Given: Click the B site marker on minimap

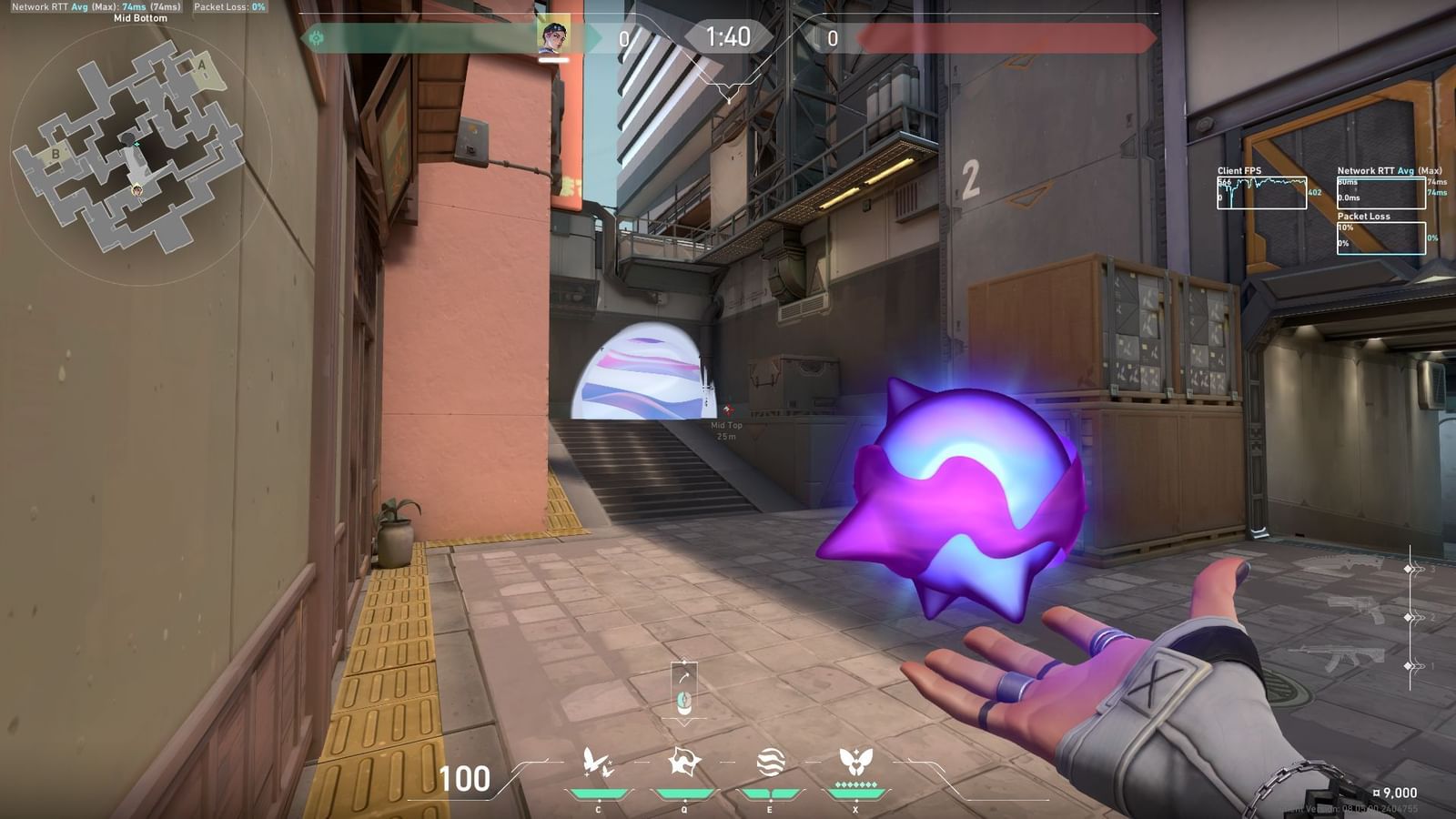Looking at the screenshot, I should 56,155.
